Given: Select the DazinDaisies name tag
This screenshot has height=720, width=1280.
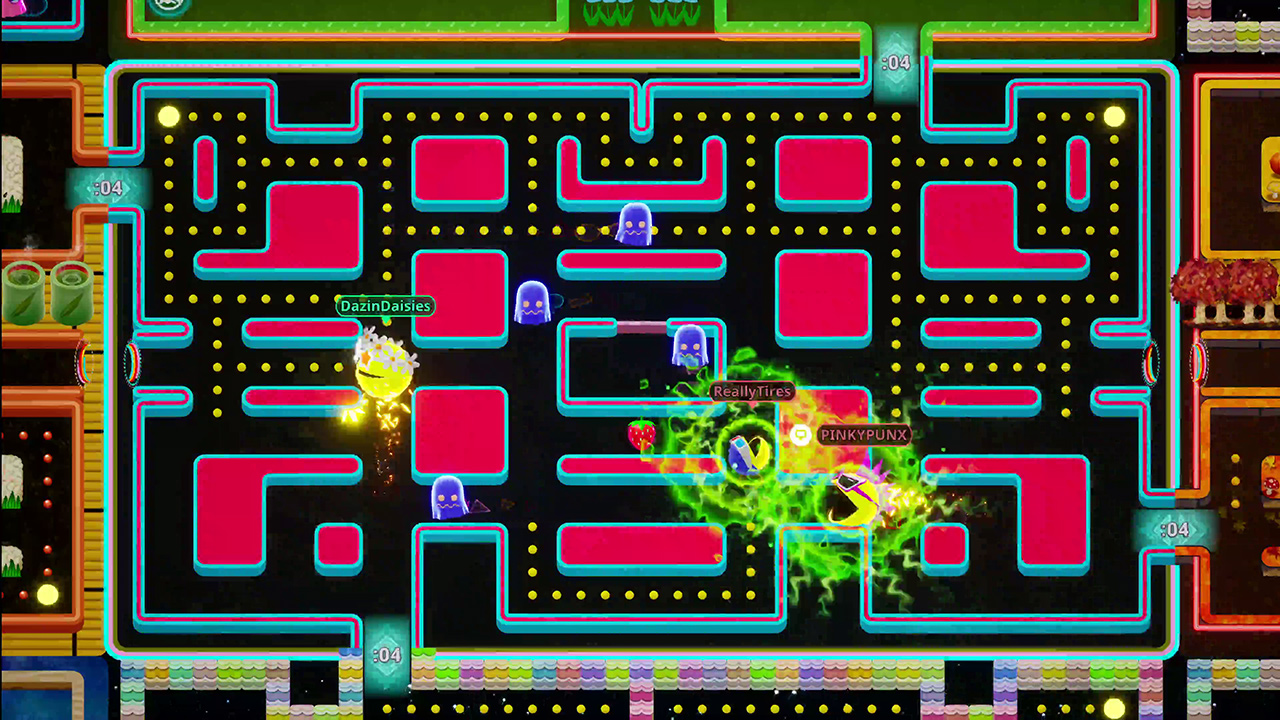Looking at the screenshot, I should 384,306.
